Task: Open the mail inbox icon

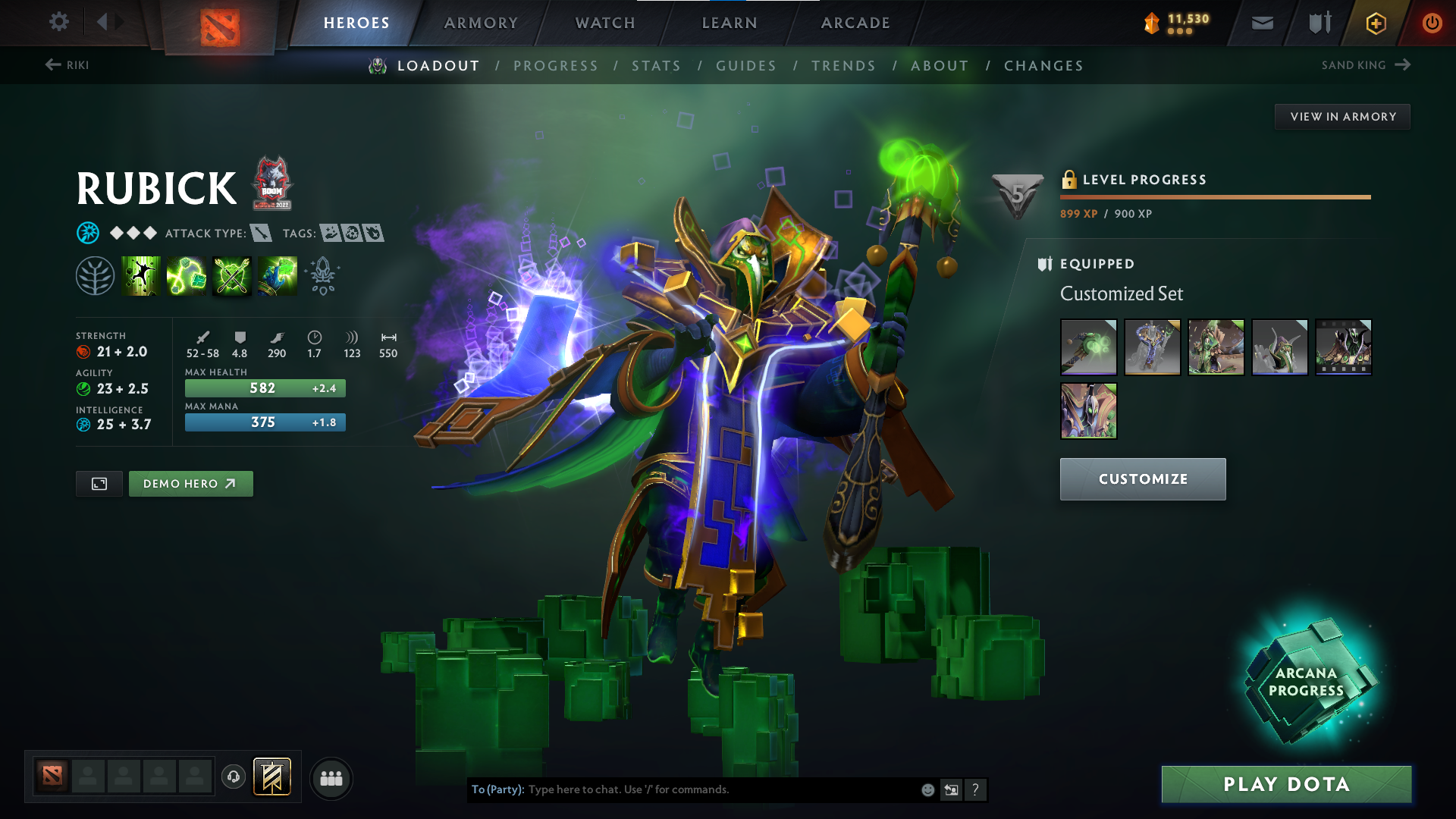Action: tap(1261, 22)
